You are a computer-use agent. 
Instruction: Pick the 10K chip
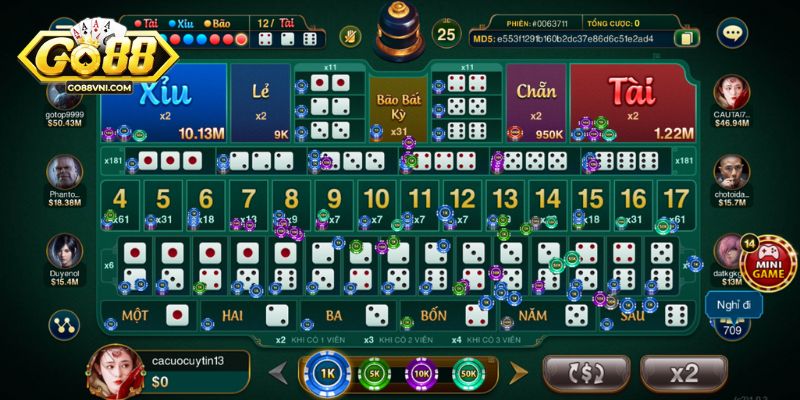coord(420,373)
